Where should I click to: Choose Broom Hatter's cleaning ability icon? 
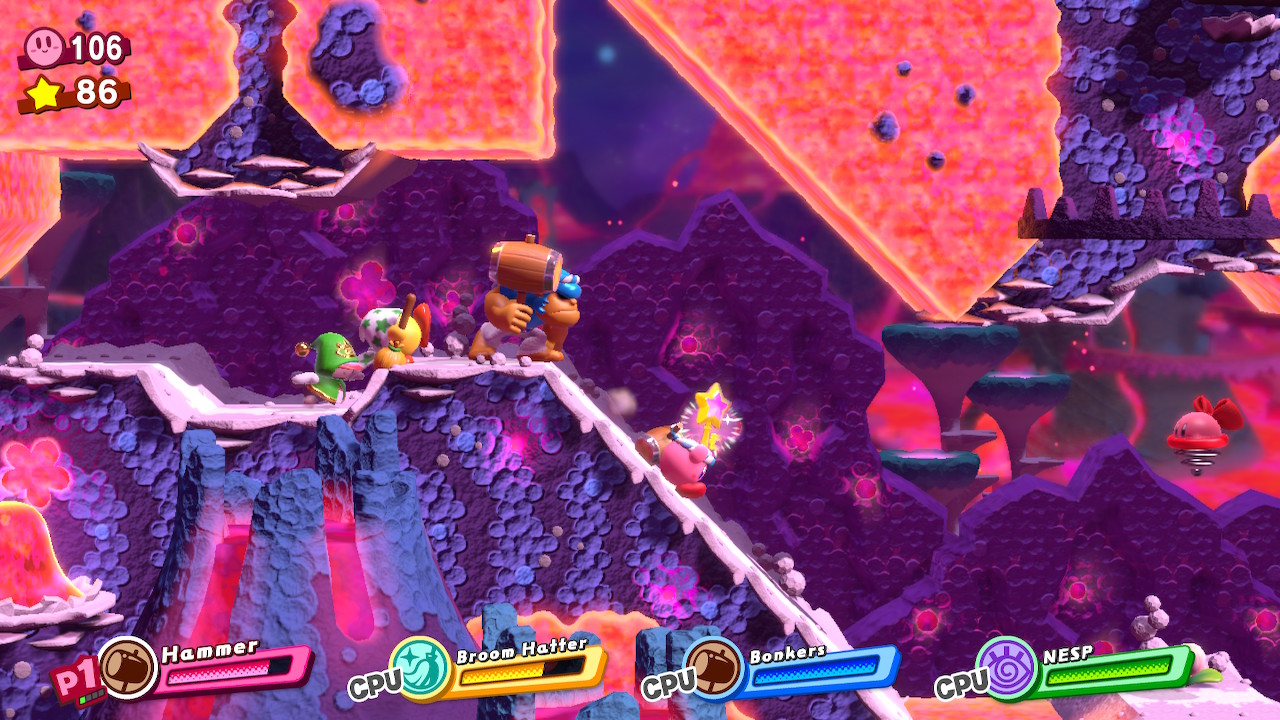(422, 667)
